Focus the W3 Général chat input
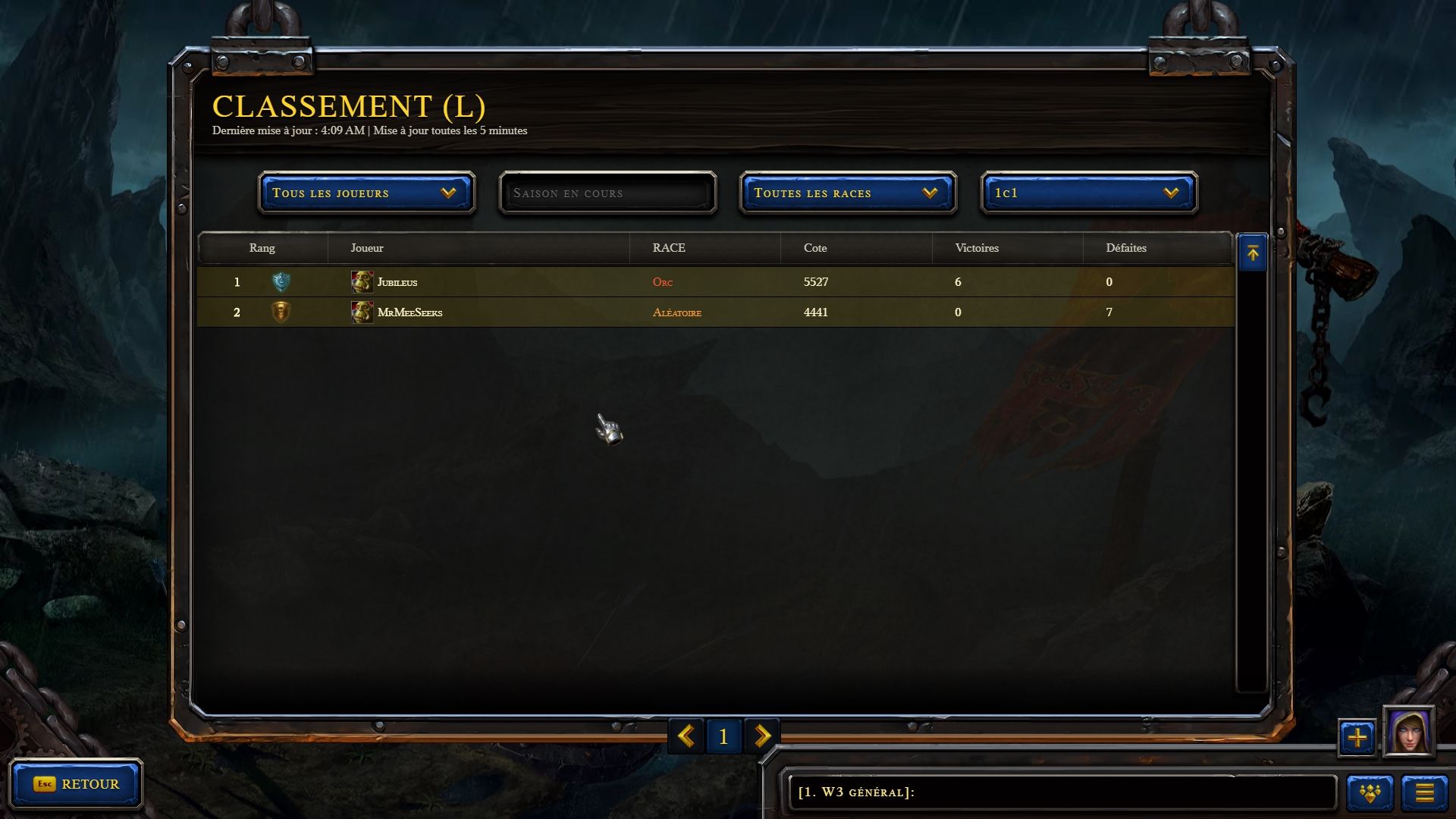 point(1062,792)
